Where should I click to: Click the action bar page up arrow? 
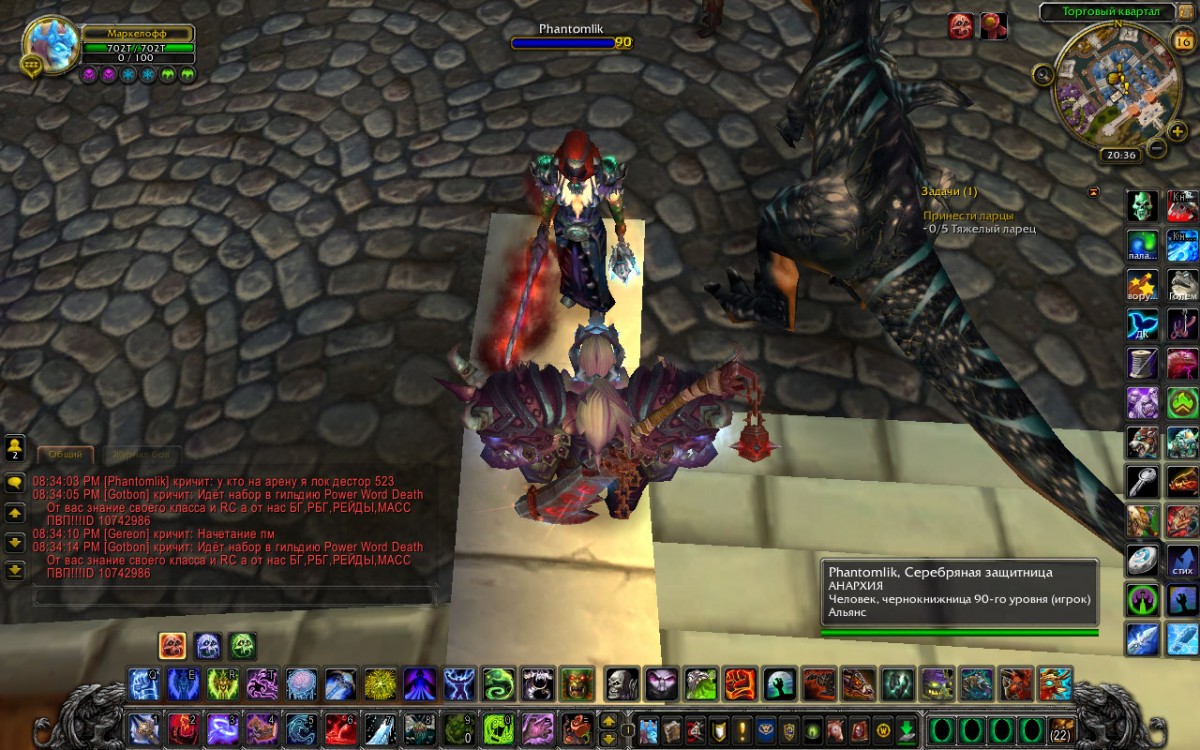pos(608,720)
